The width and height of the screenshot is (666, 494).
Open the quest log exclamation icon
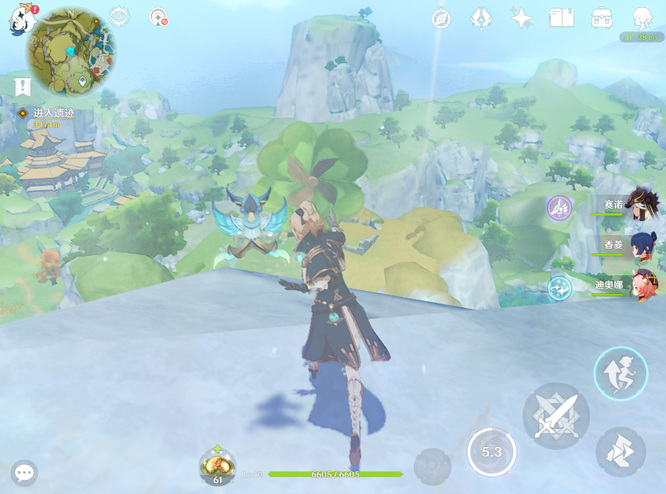coord(23,88)
